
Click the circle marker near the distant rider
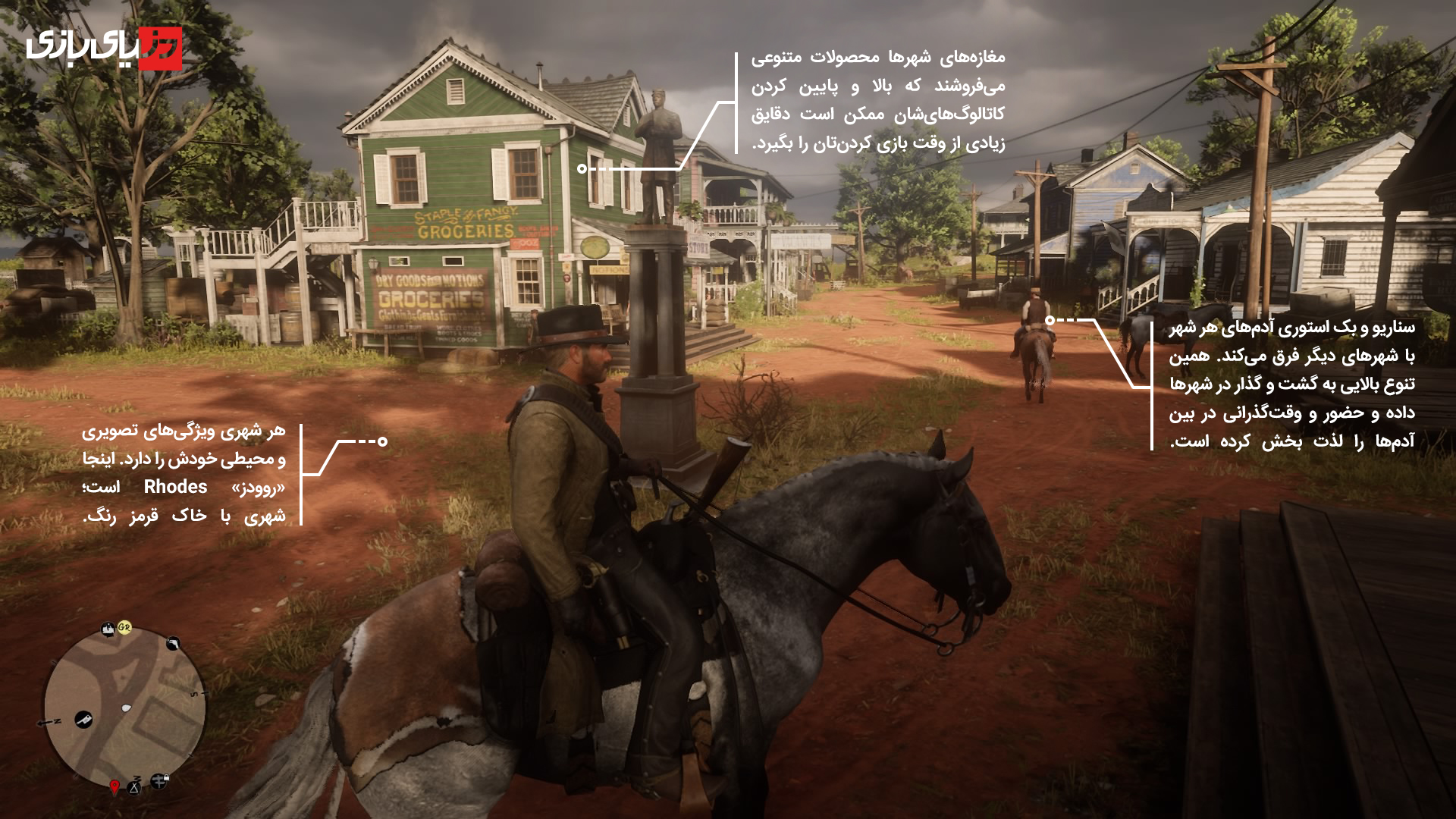pyautogui.click(x=1050, y=320)
